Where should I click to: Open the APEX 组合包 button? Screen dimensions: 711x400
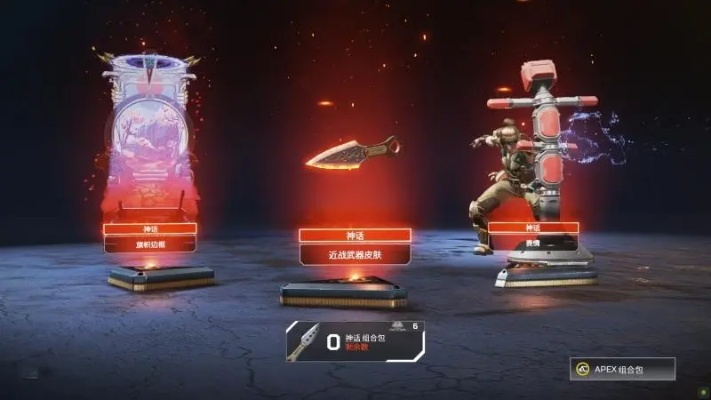point(623,369)
